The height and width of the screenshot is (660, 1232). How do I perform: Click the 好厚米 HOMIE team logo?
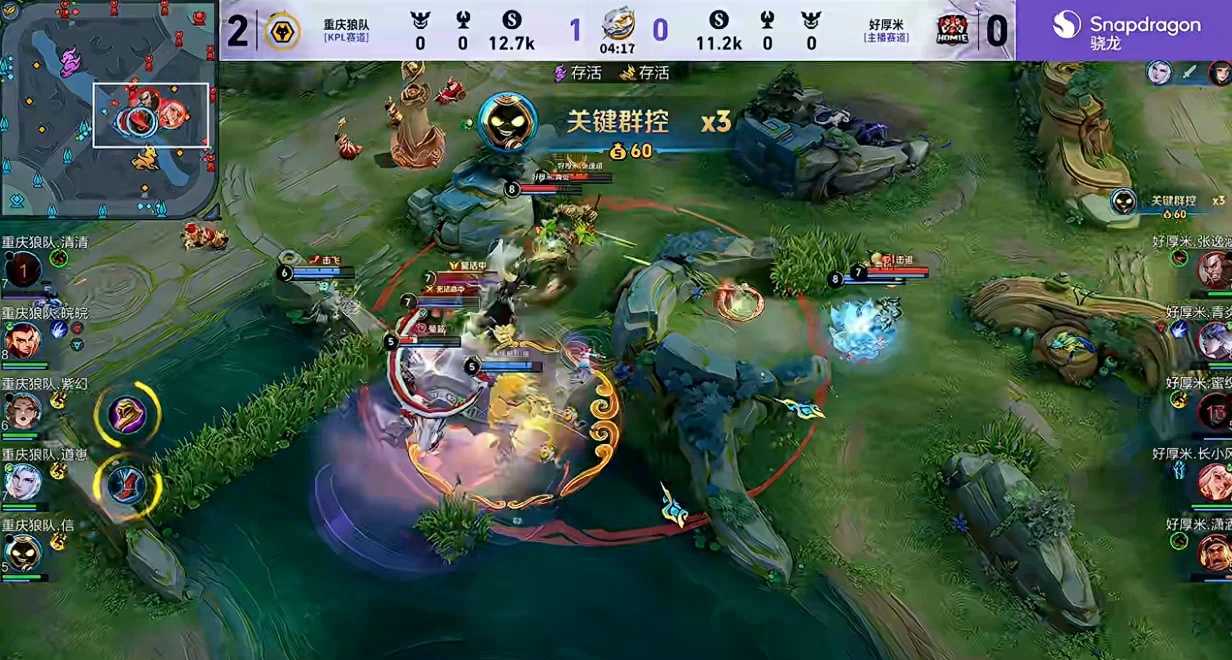click(951, 31)
